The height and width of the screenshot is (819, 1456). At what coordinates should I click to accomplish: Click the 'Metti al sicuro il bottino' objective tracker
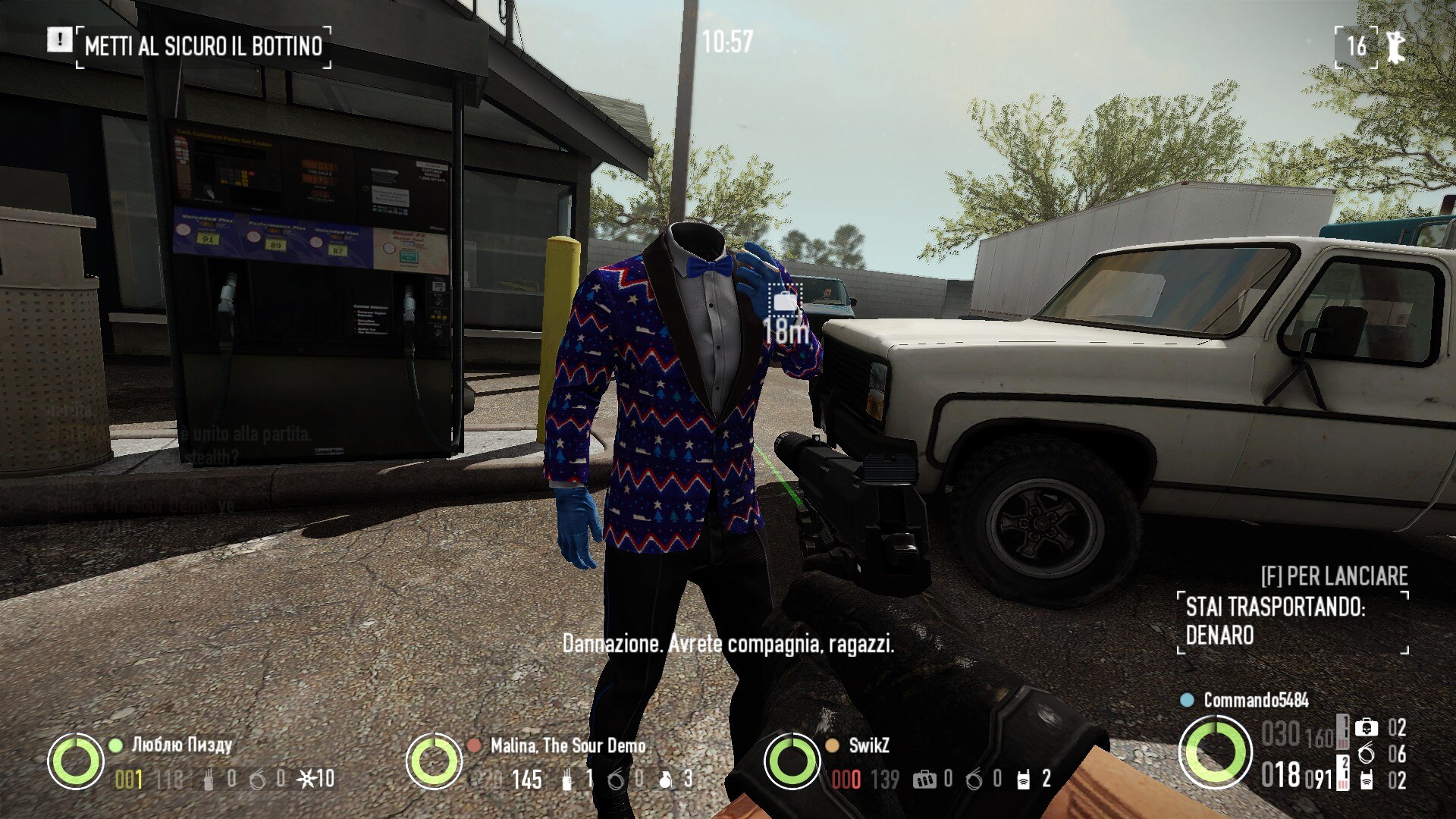pyautogui.click(x=203, y=46)
